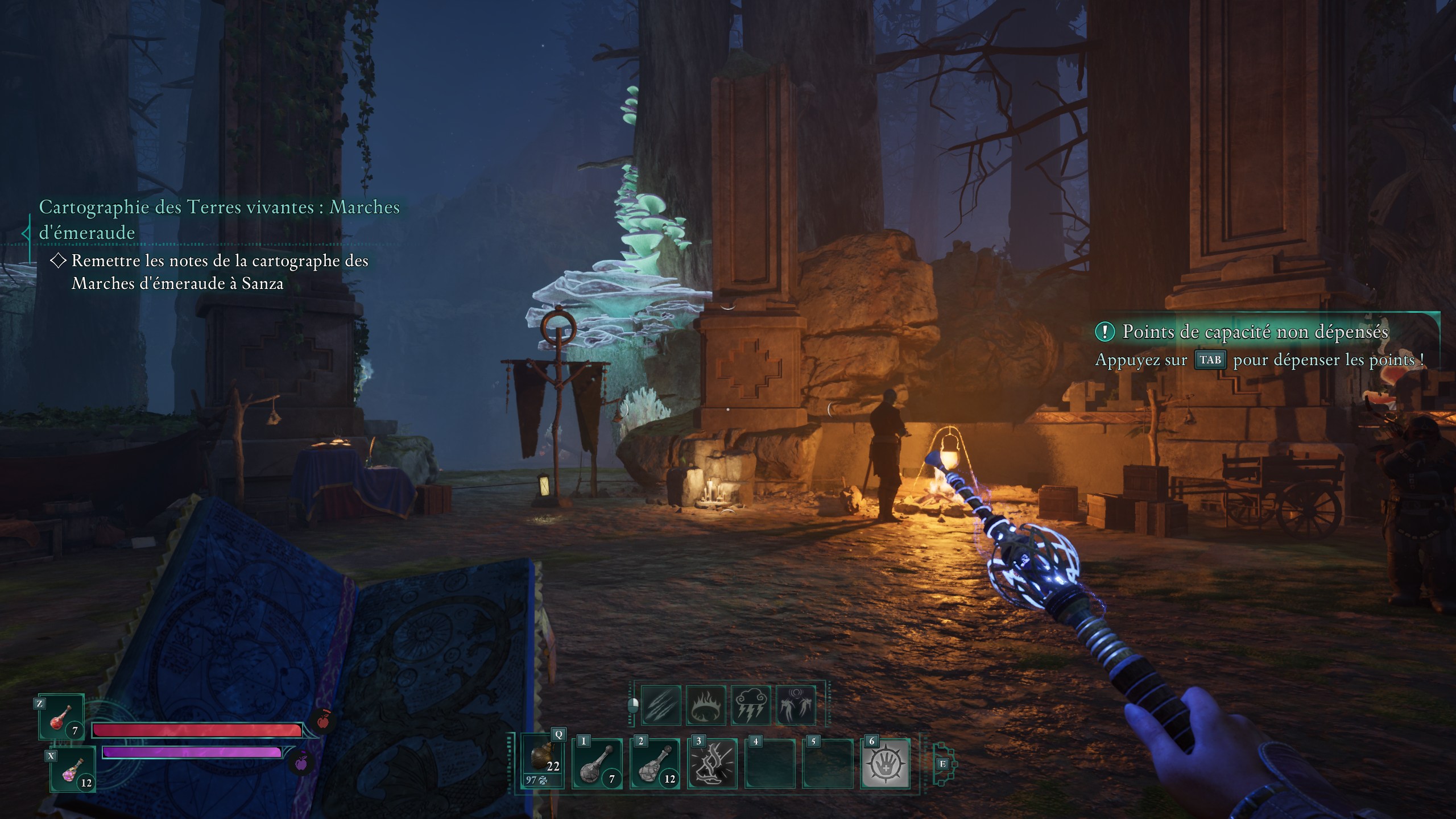Click the purple apple food icon
This screenshot has height=819, width=1456.
click(x=301, y=762)
